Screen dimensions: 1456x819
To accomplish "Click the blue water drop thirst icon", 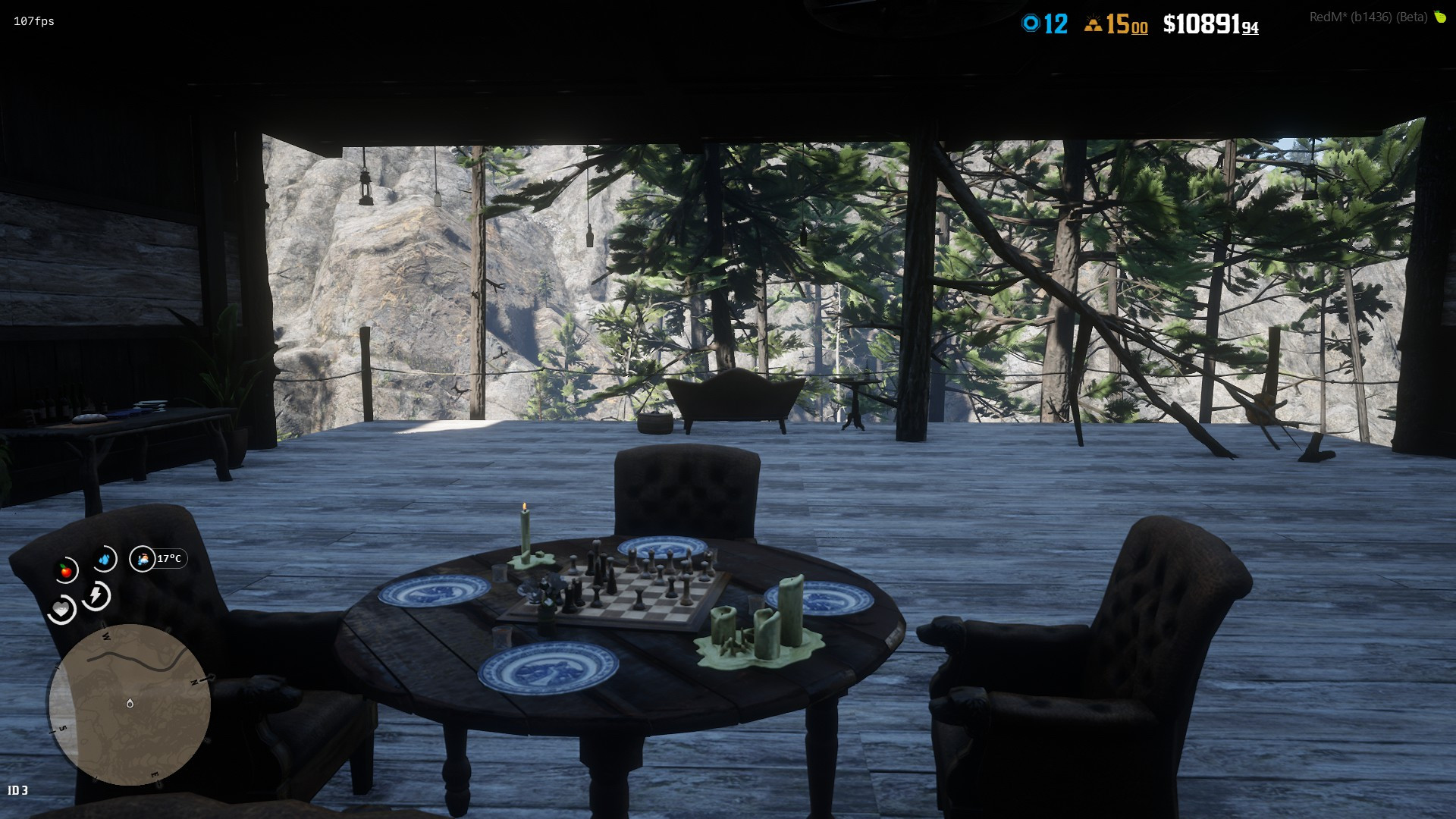I will (x=105, y=558).
